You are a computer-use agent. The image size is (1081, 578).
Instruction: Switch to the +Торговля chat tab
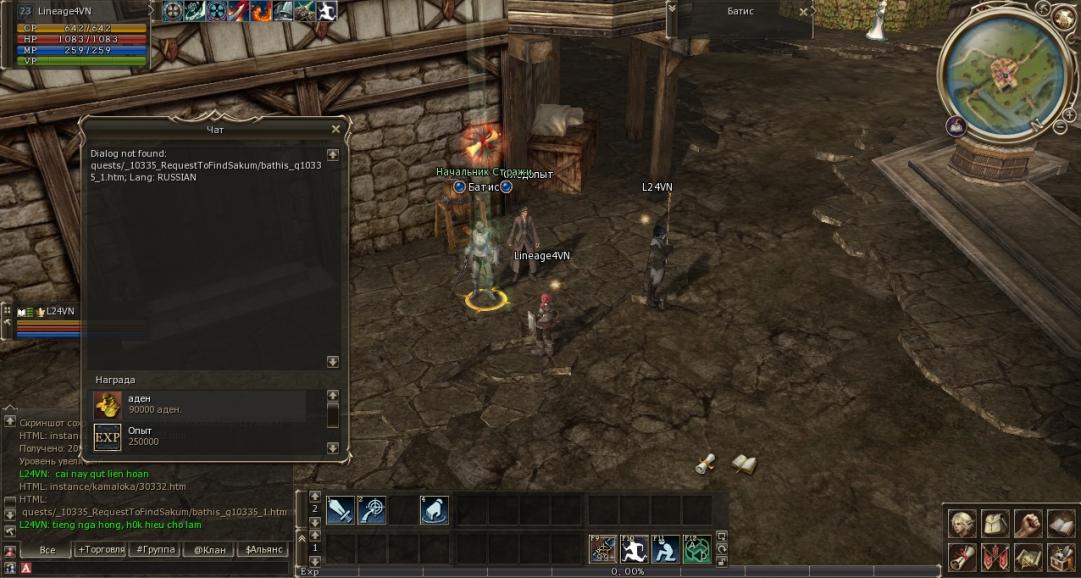point(101,550)
